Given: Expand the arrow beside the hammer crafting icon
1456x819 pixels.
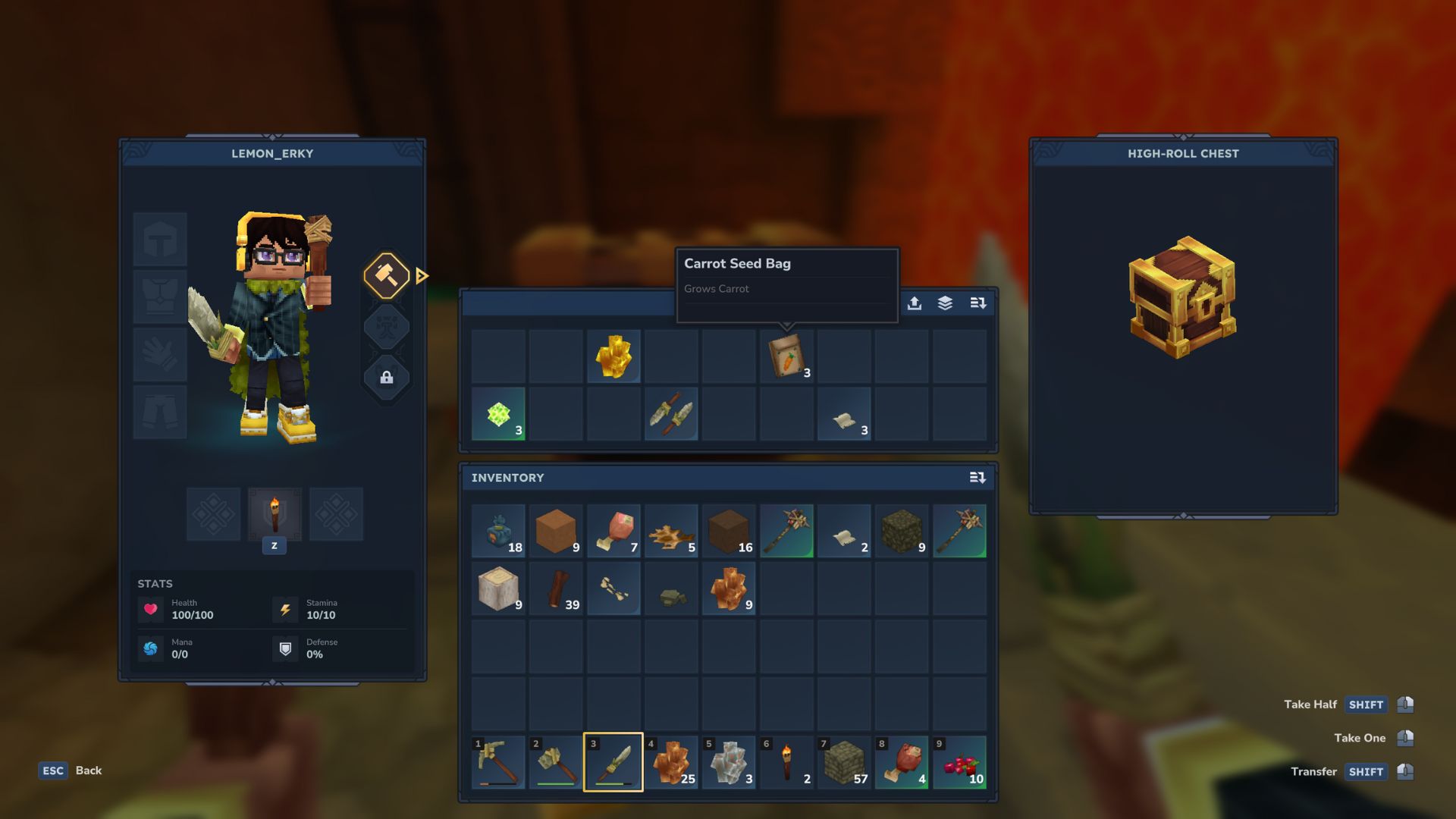Looking at the screenshot, I should pos(421,277).
